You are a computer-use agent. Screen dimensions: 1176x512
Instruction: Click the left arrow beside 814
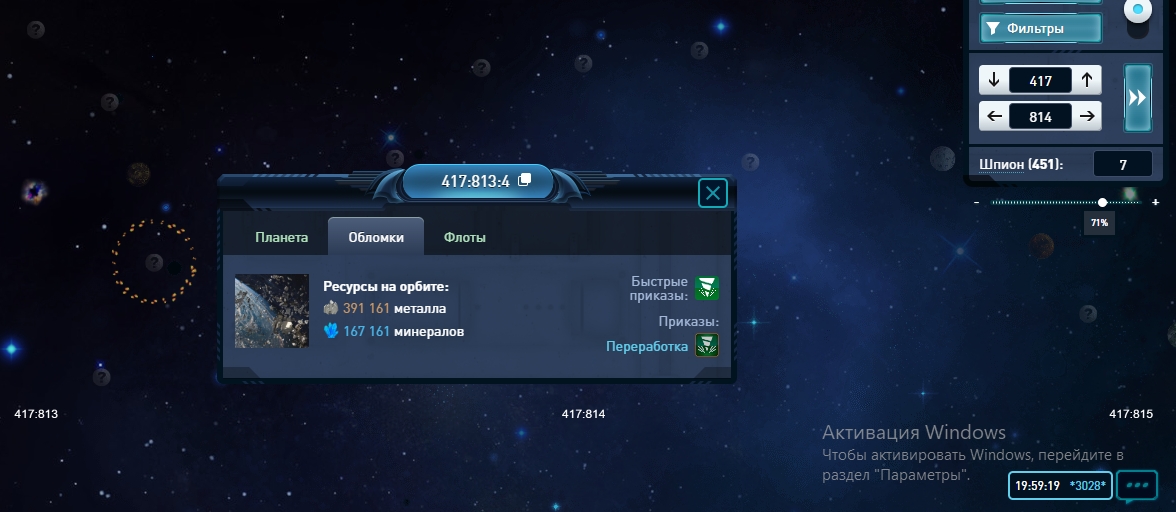[x=994, y=116]
